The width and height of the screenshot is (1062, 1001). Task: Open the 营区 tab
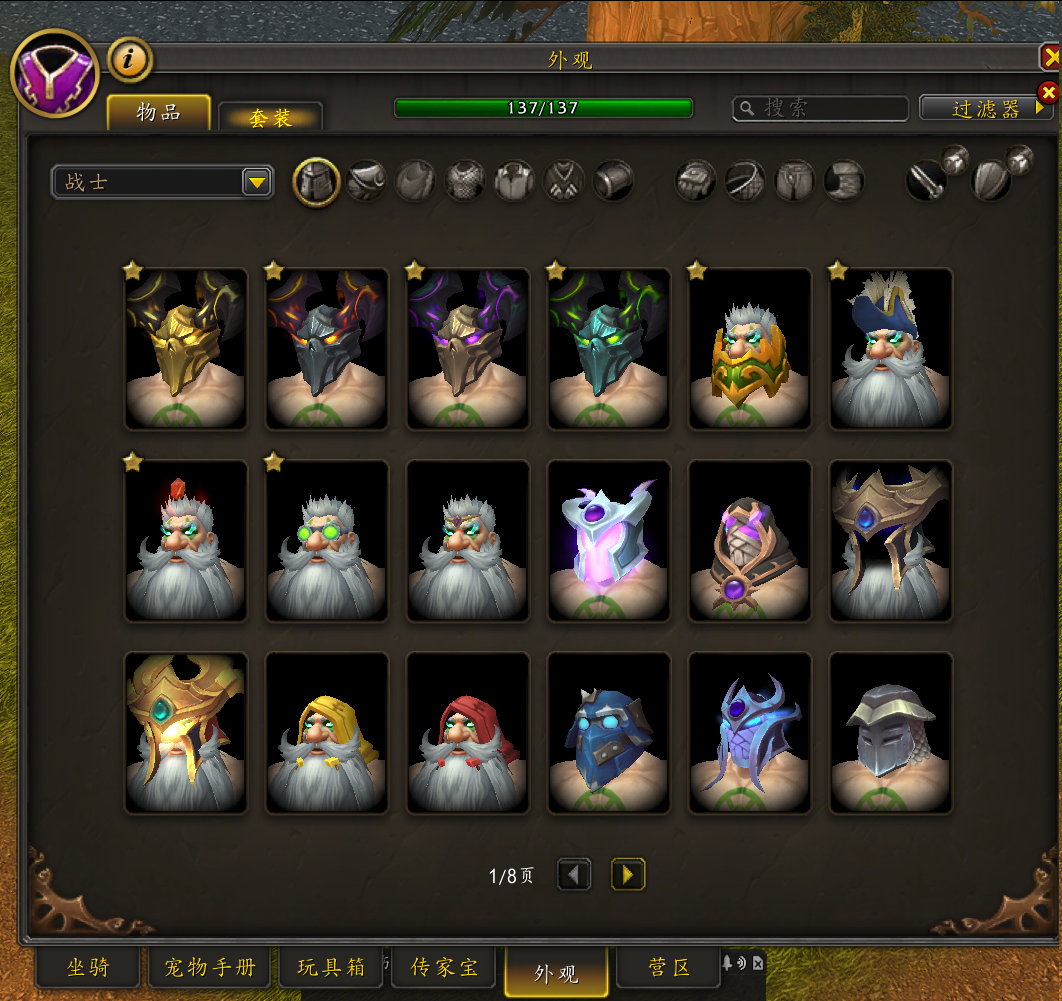click(x=669, y=967)
